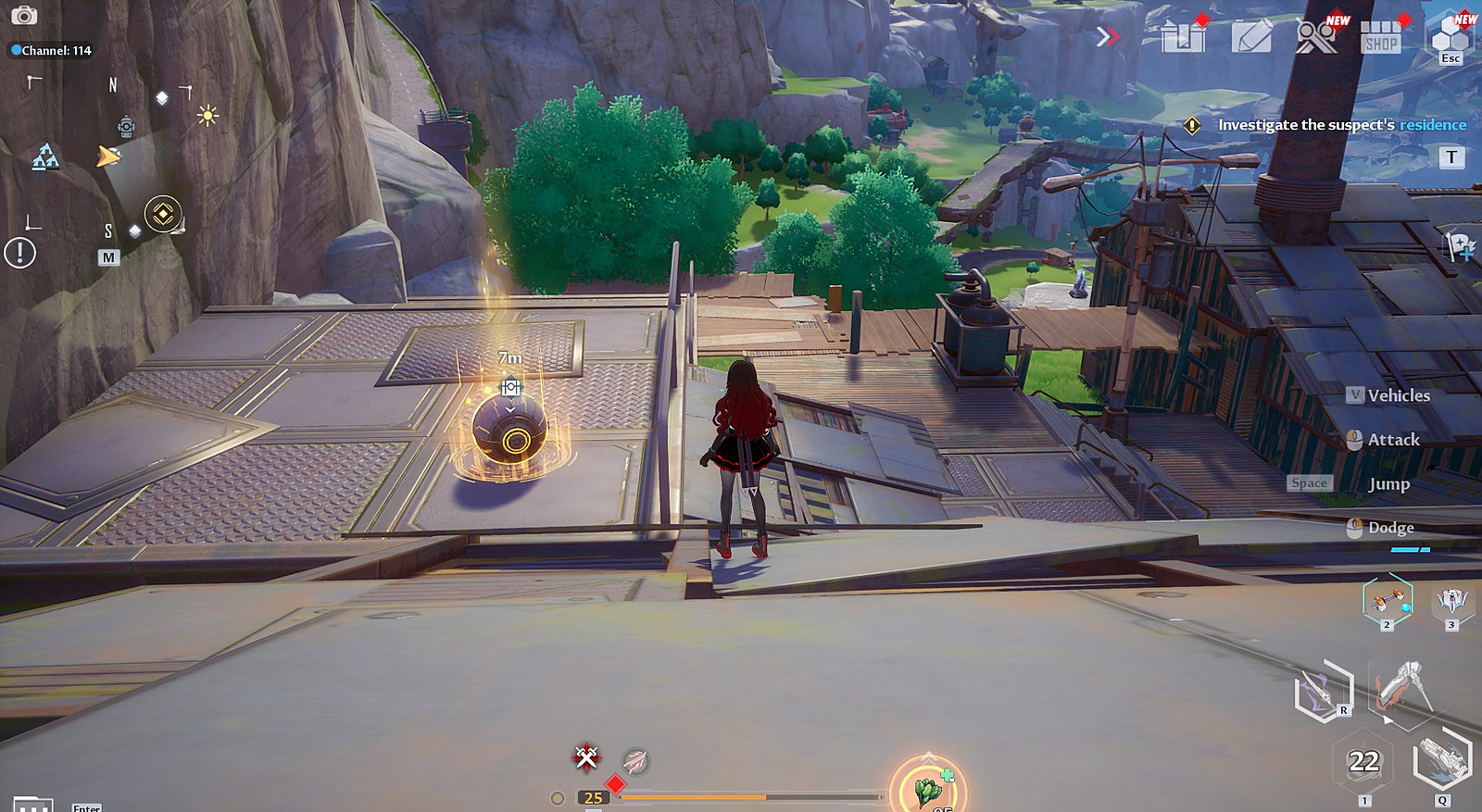Track the Investigate the suspect's residence quest
The image size is (1482, 812).
click(x=1341, y=125)
